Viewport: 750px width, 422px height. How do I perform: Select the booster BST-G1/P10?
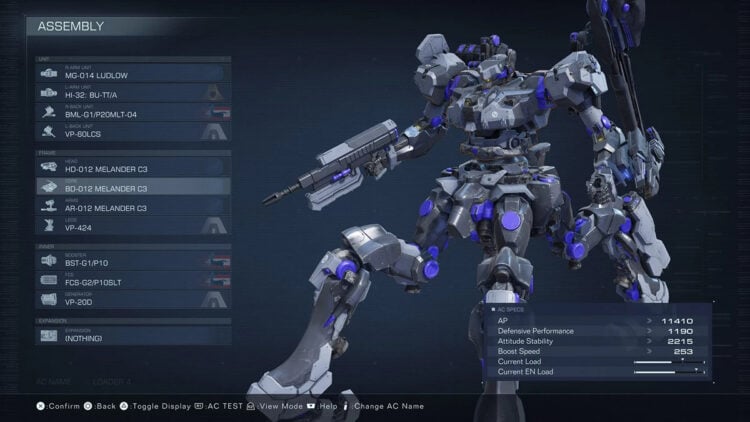tap(130, 260)
